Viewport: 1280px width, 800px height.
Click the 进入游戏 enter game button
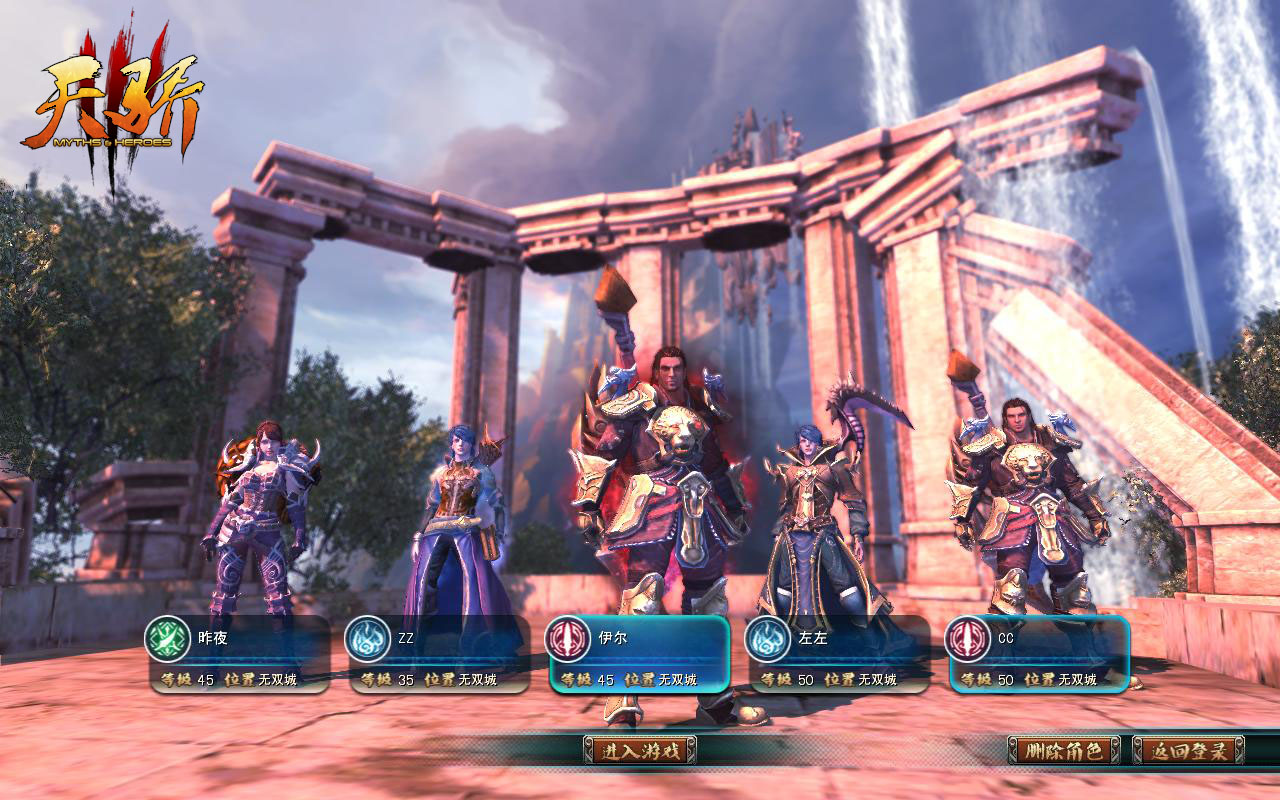click(640, 750)
